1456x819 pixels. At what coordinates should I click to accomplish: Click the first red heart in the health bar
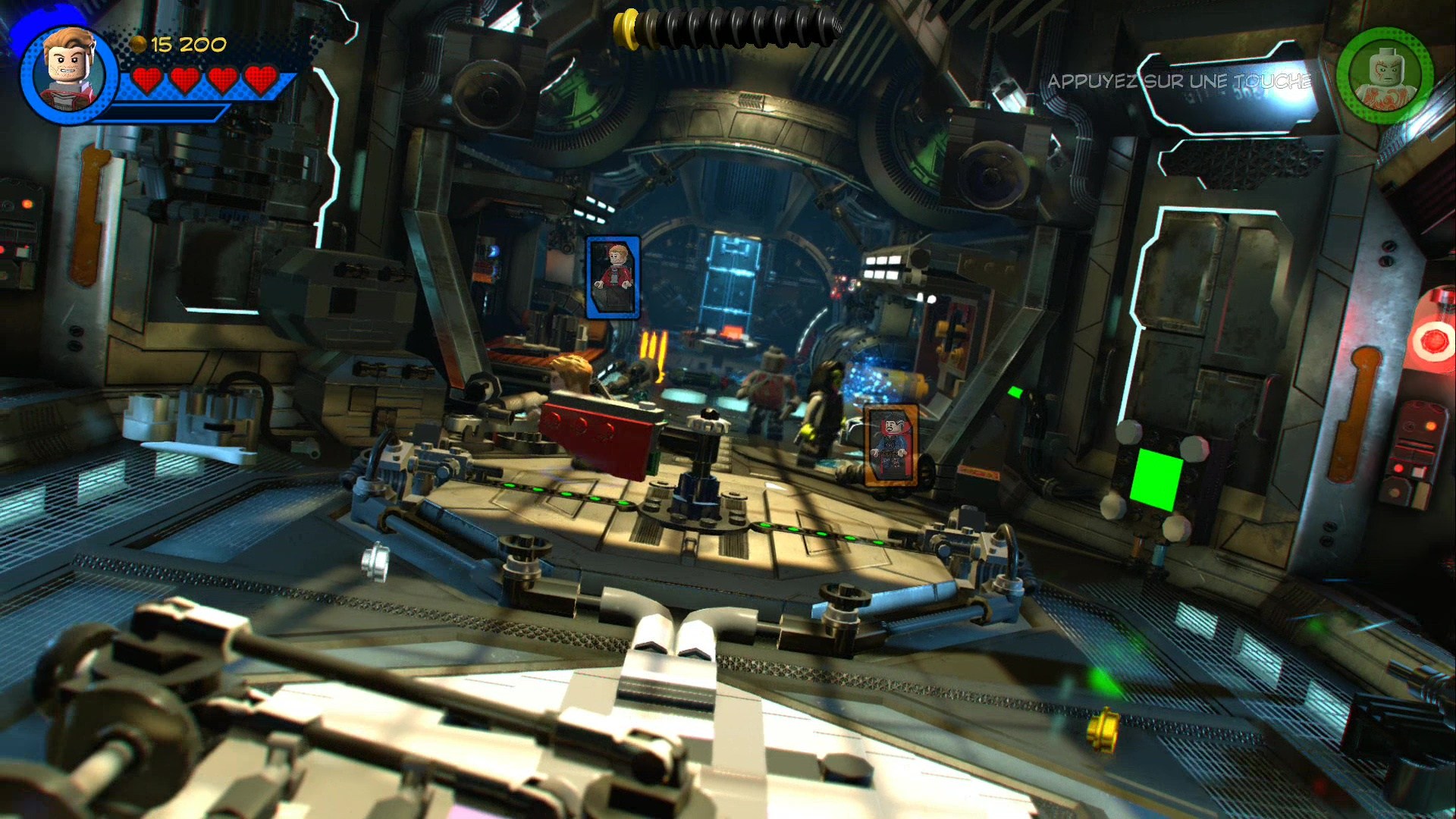tap(148, 79)
